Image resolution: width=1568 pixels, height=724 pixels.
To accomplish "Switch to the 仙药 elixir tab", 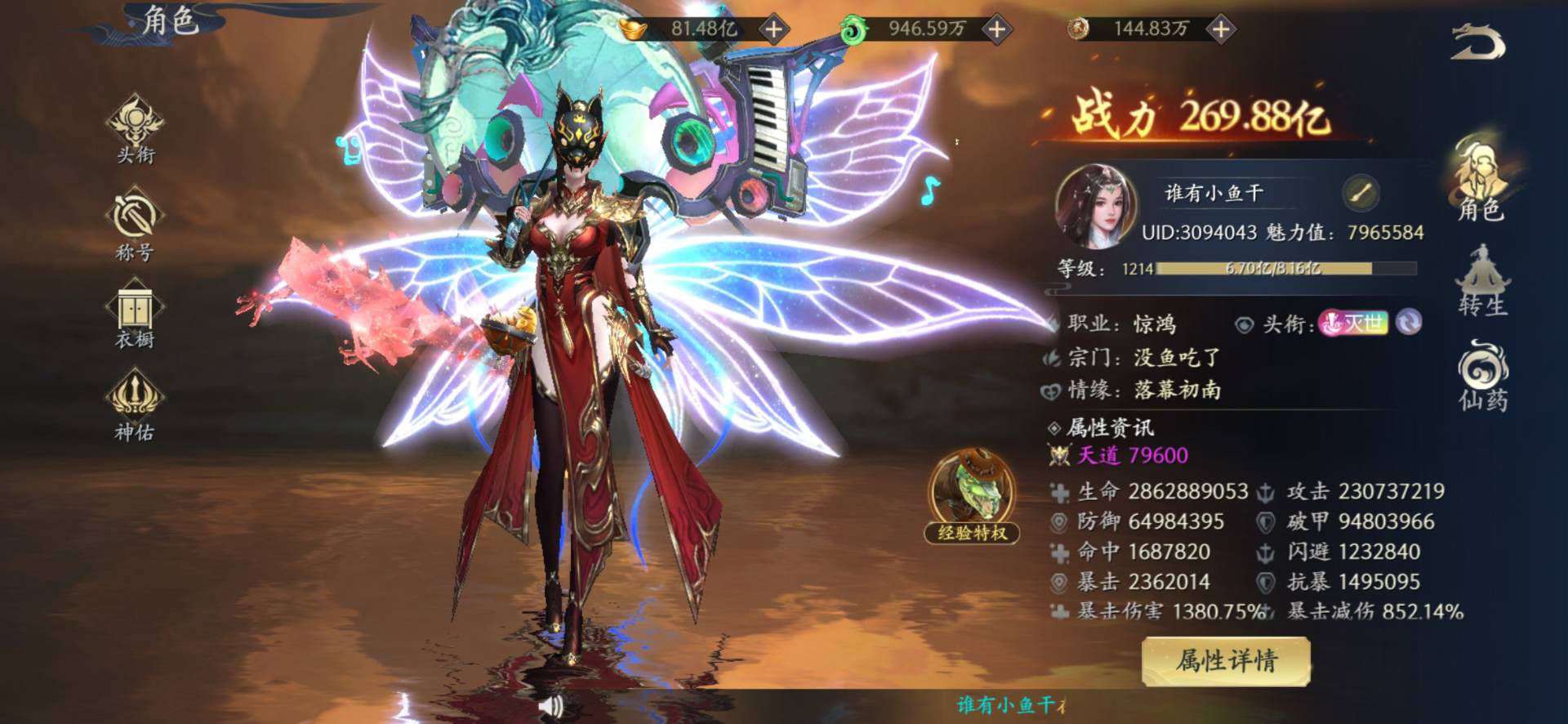I will pos(1482,376).
